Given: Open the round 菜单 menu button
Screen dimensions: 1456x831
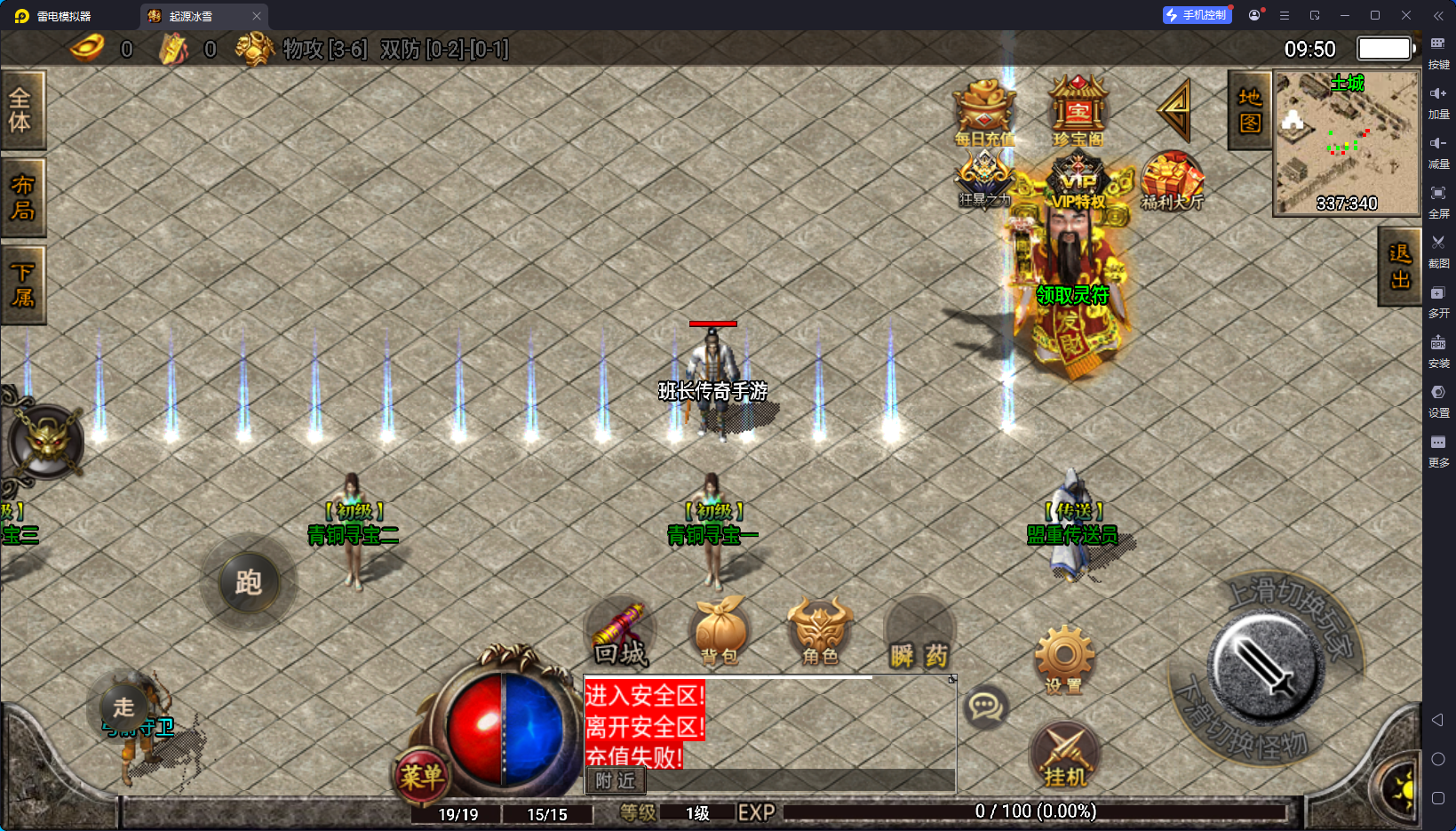Looking at the screenshot, I should click(x=421, y=777).
